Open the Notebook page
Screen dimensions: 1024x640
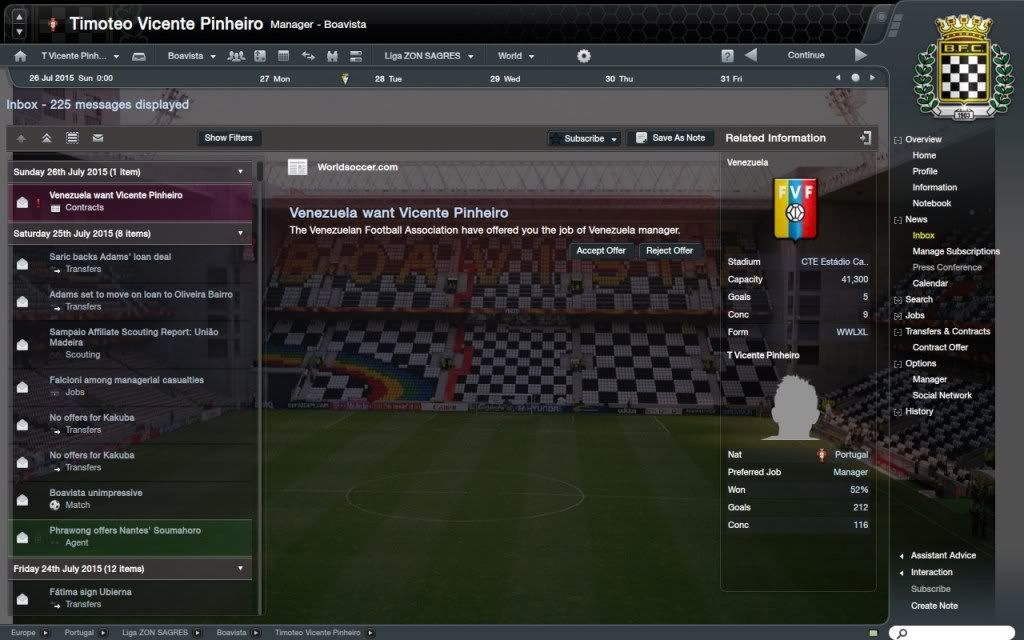931,203
